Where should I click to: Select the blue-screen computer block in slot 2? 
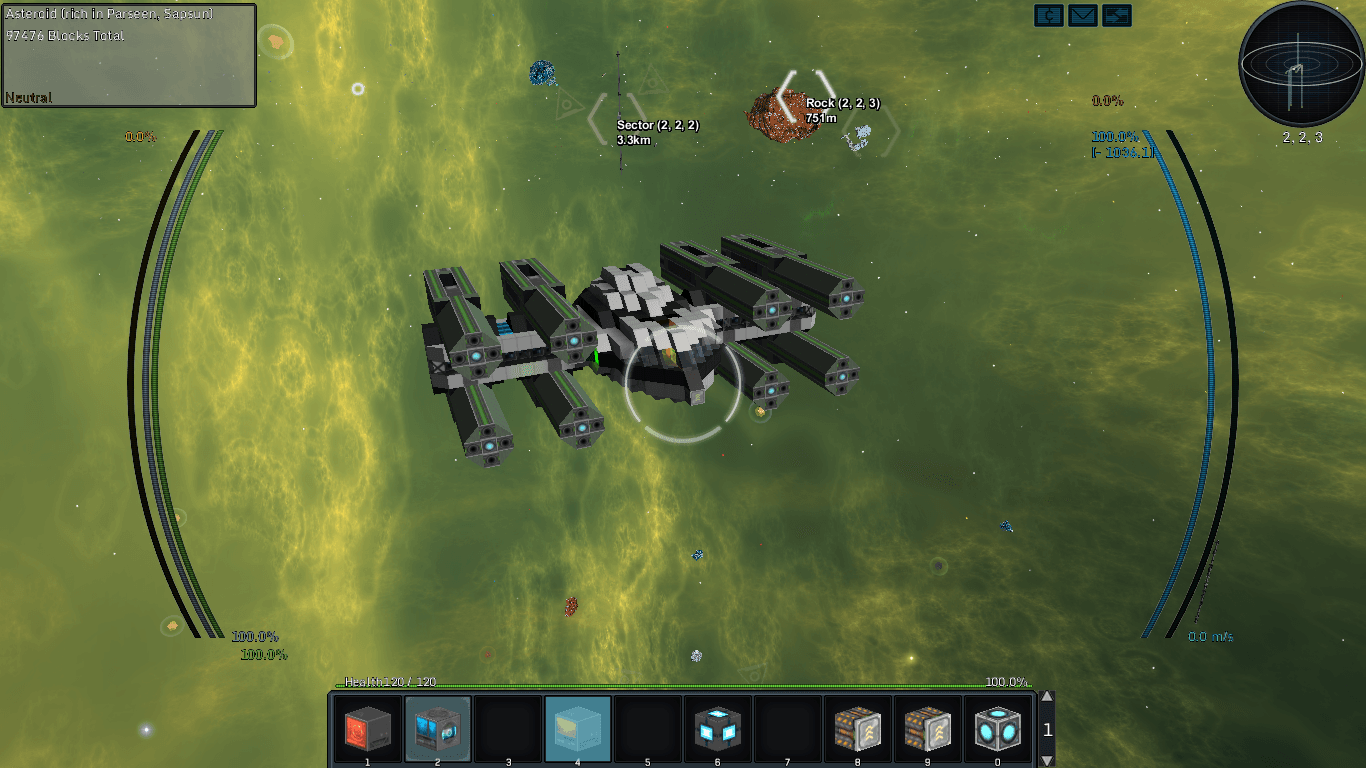click(x=437, y=727)
